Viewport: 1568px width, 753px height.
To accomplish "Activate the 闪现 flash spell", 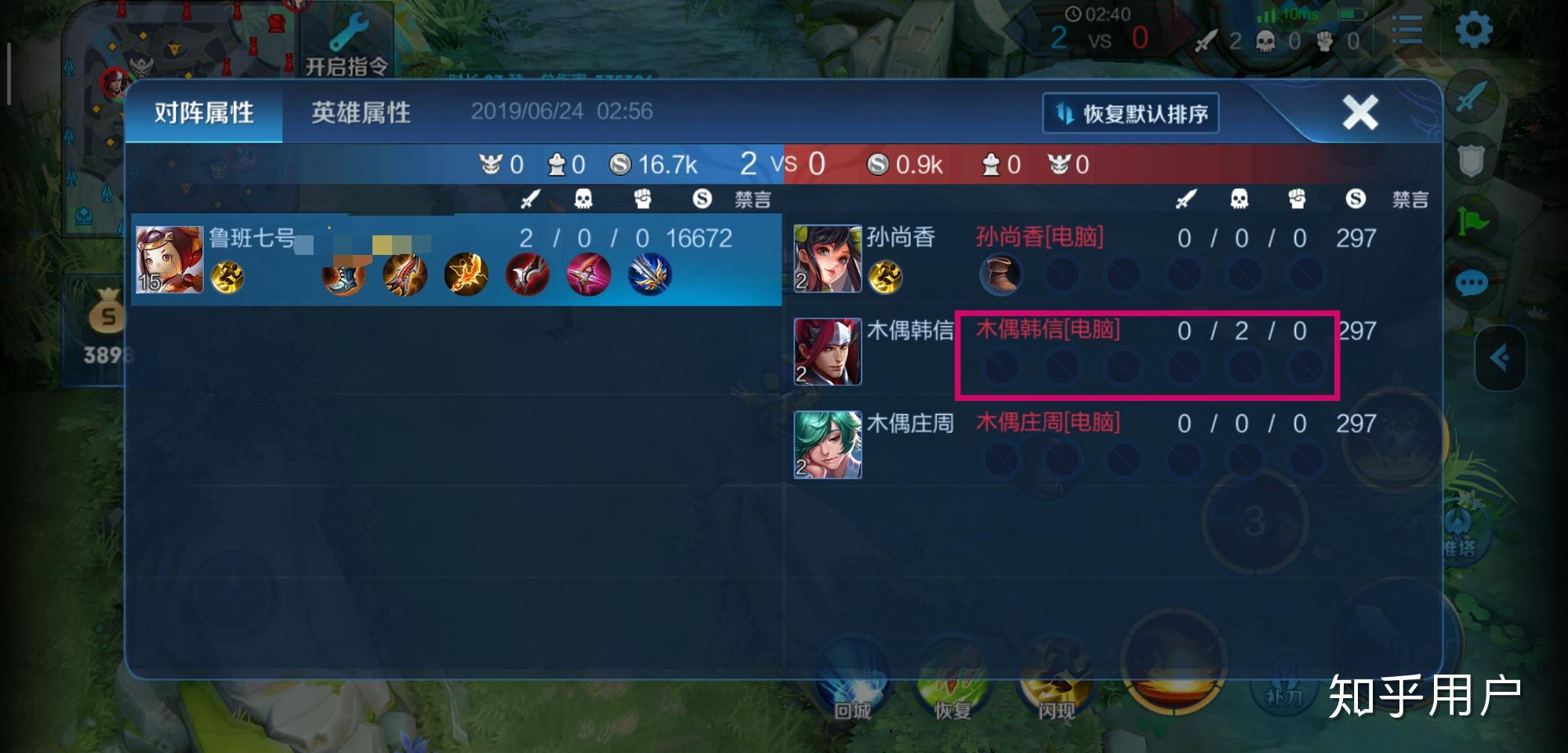I will pos(1056,682).
